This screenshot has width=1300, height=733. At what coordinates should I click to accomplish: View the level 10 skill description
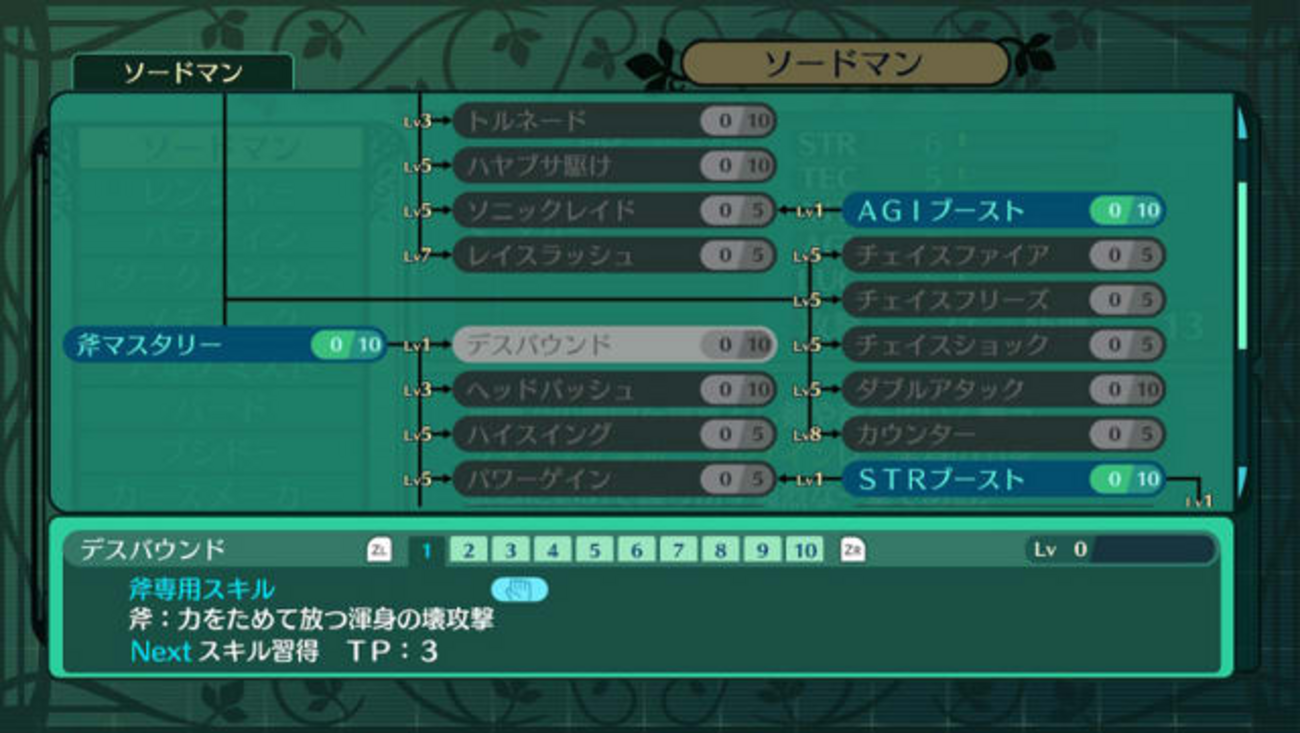click(x=804, y=550)
